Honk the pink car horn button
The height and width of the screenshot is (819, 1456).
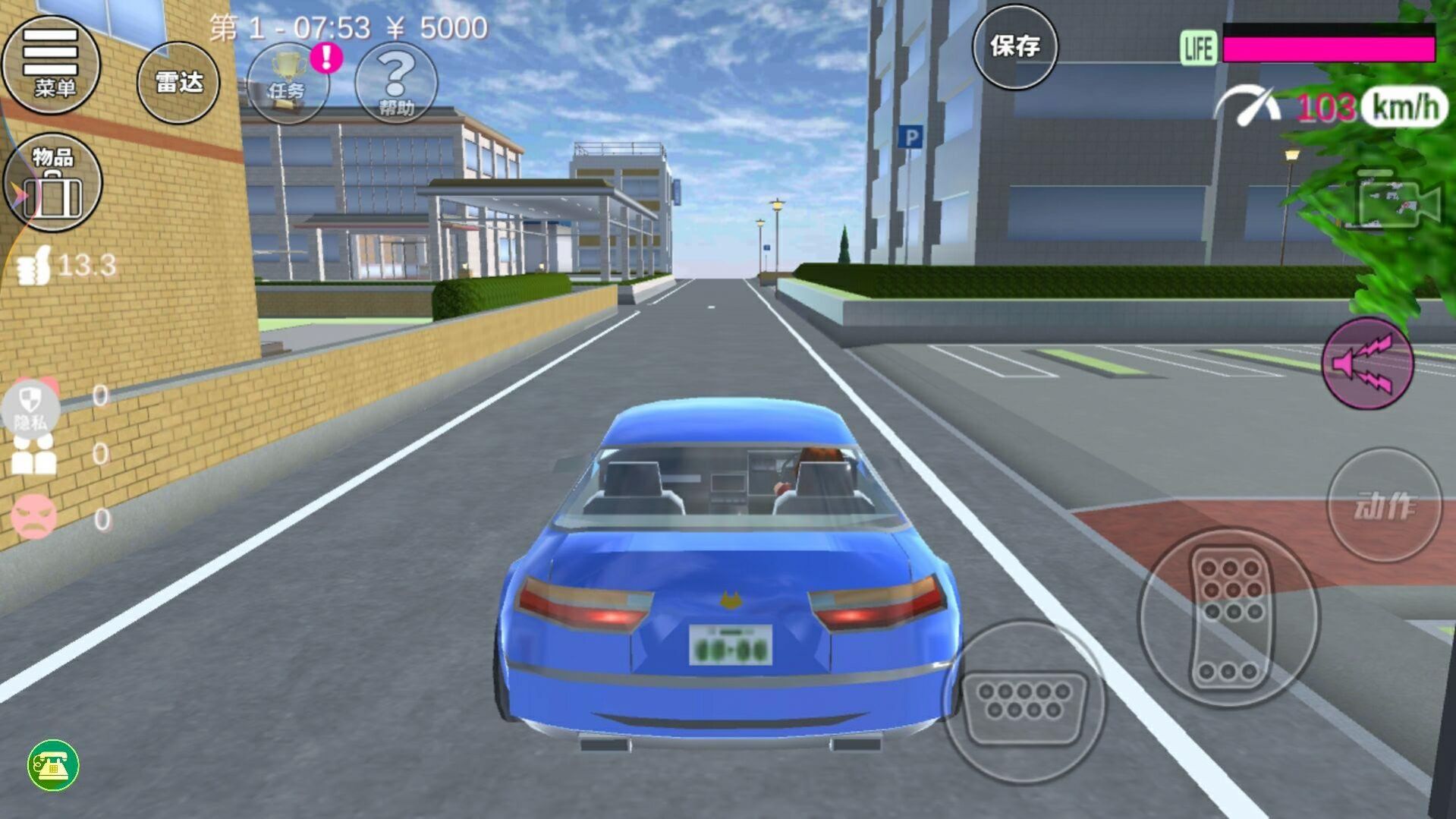click(x=1367, y=364)
